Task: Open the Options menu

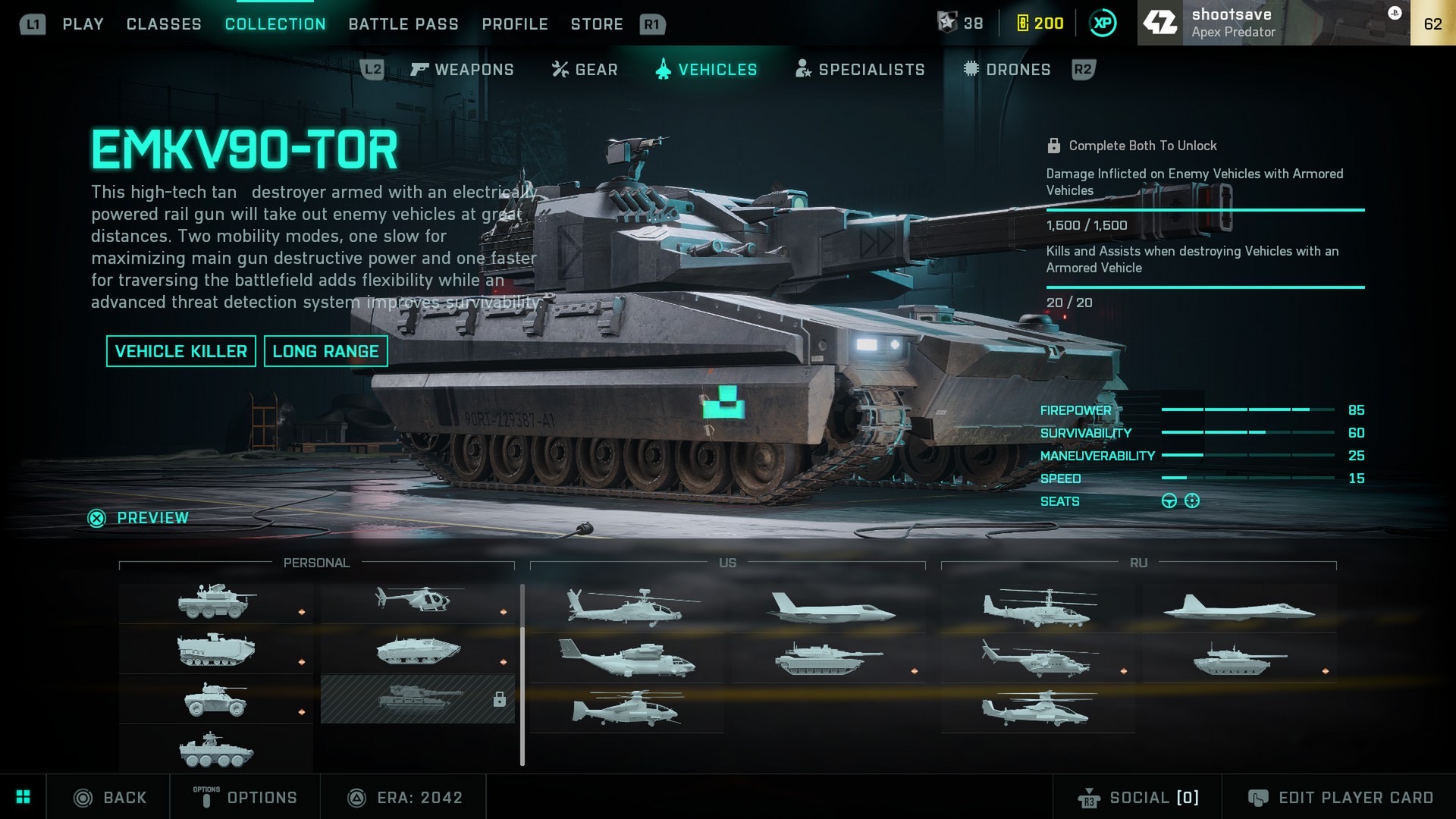Action: click(246, 798)
